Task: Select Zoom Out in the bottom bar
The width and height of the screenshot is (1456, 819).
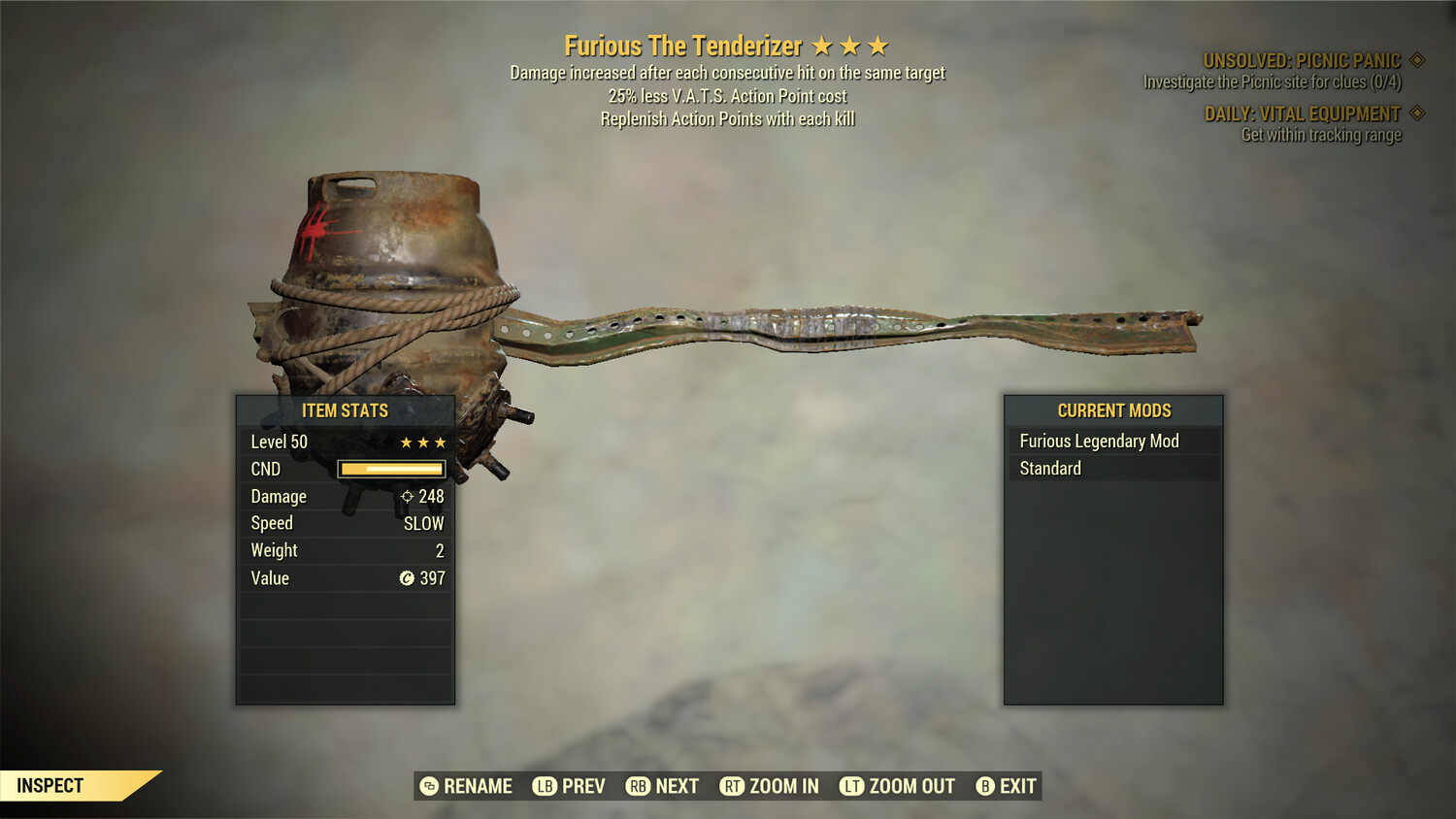Action: pyautogui.click(x=898, y=786)
